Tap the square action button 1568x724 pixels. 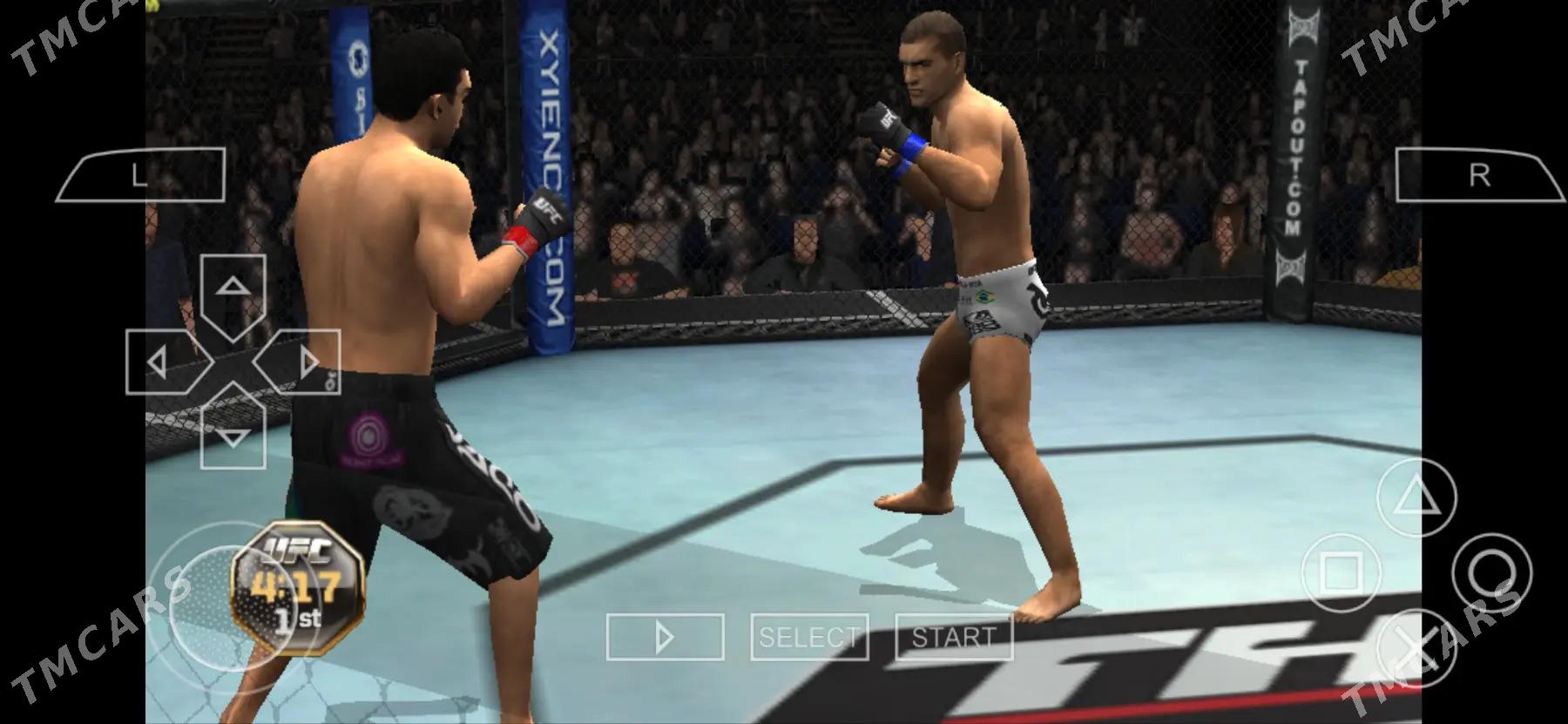[x=1342, y=572]
